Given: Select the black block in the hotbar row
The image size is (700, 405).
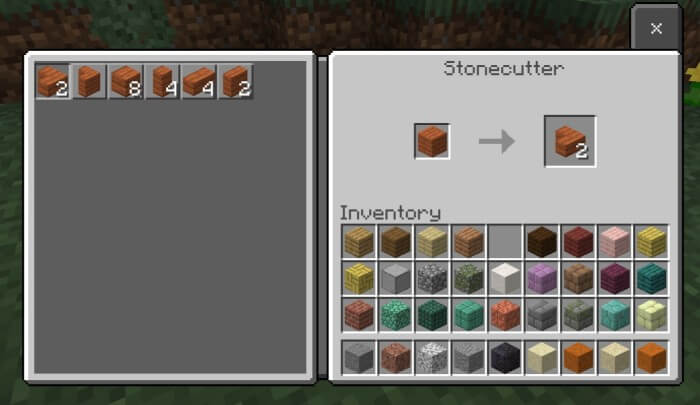Looking at the screenshot, I should pyautogui.click(x=505, y=356).
